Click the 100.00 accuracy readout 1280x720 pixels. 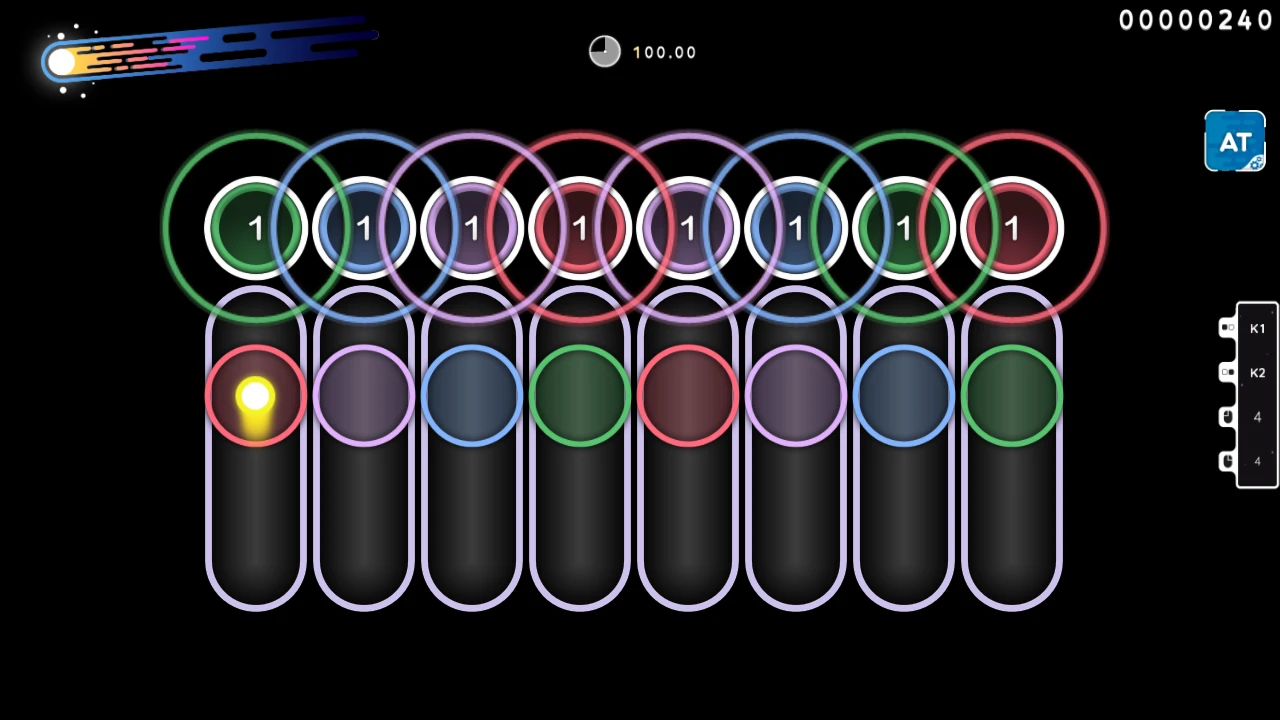point(664,52)
